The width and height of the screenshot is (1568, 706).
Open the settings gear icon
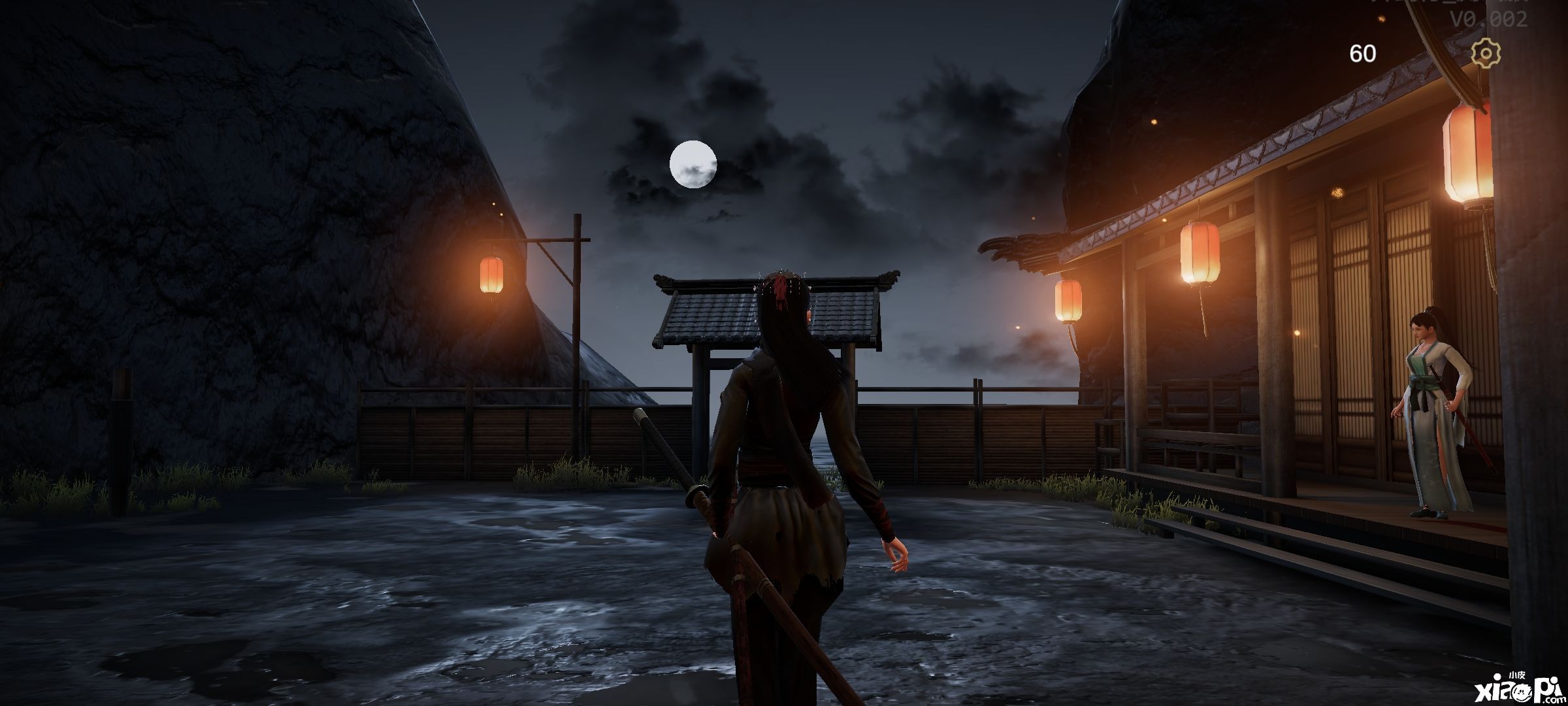[x=1485, y=53]
